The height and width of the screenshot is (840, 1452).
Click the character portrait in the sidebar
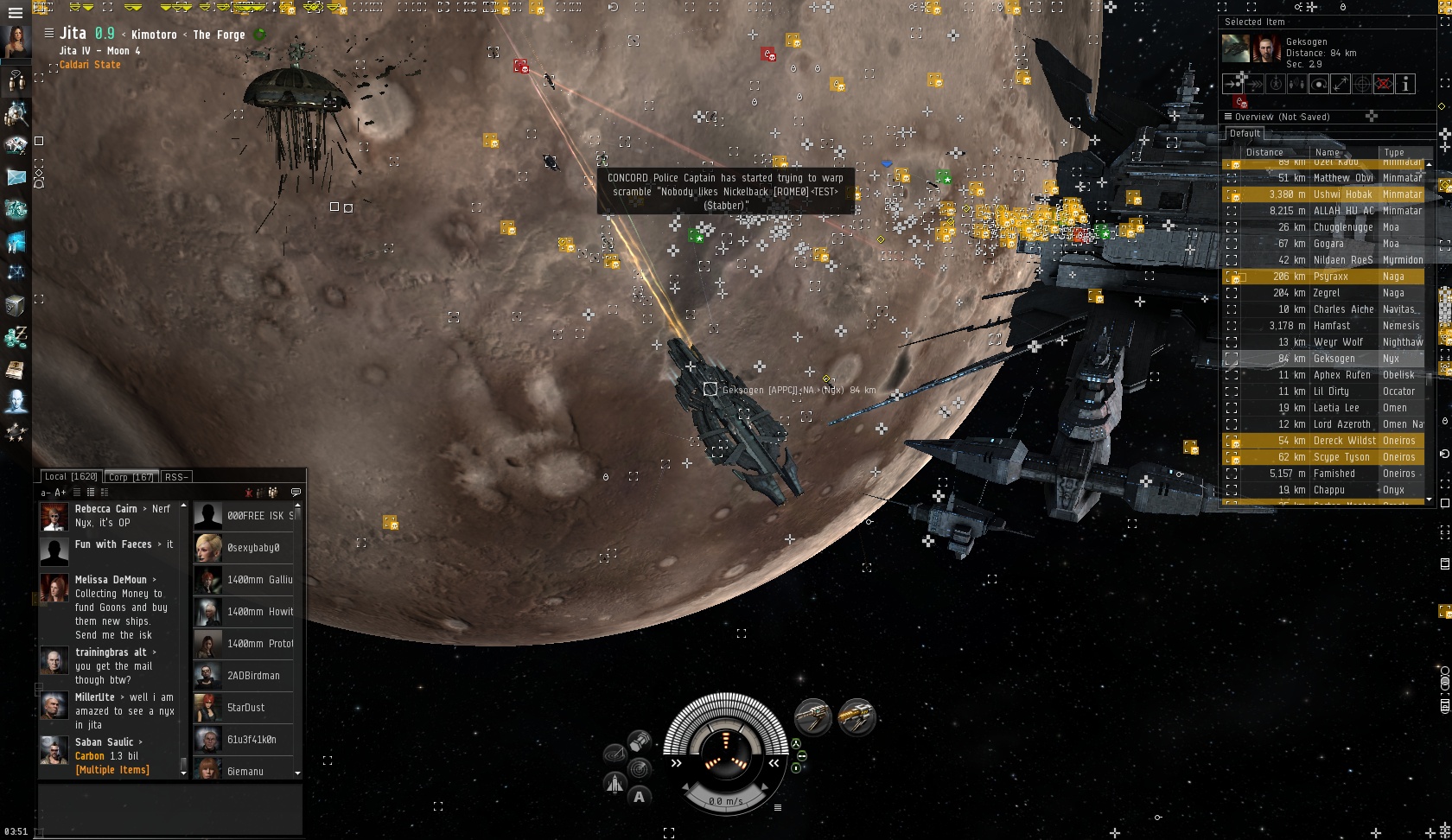[16, 41]
